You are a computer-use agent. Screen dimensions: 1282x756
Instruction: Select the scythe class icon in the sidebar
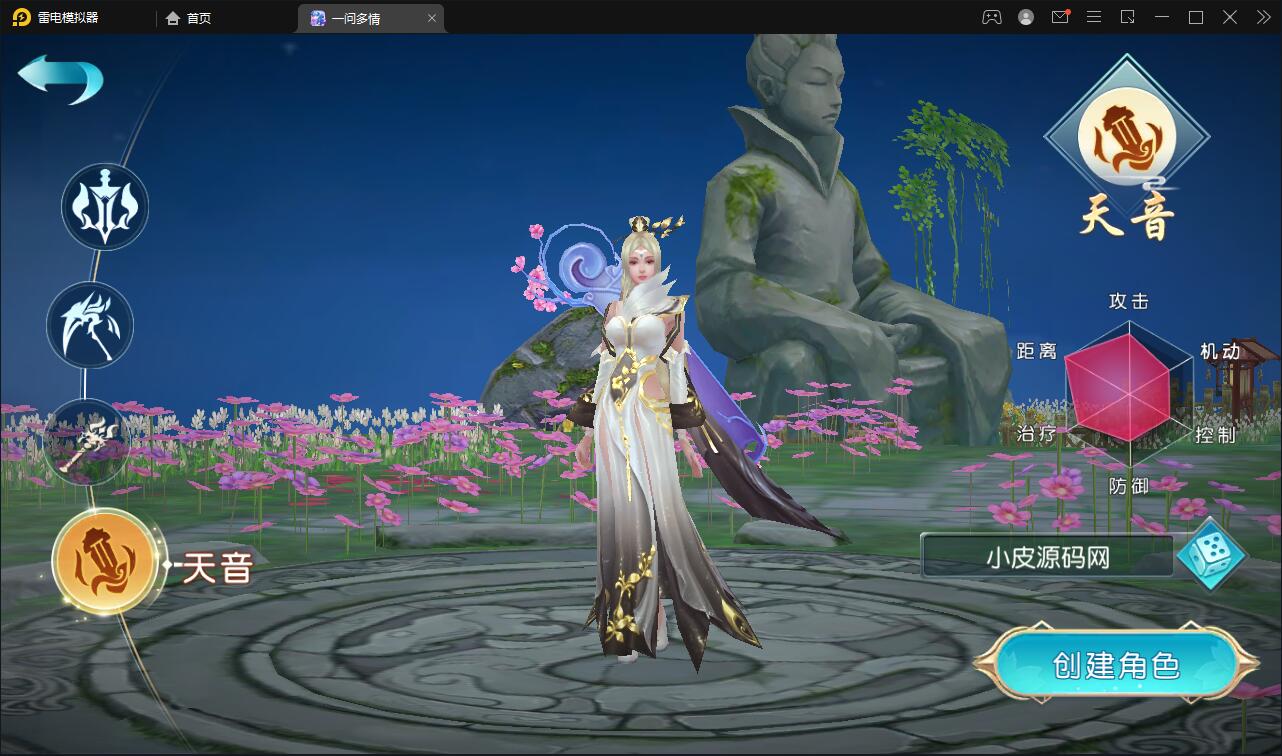tap(89, 325)
